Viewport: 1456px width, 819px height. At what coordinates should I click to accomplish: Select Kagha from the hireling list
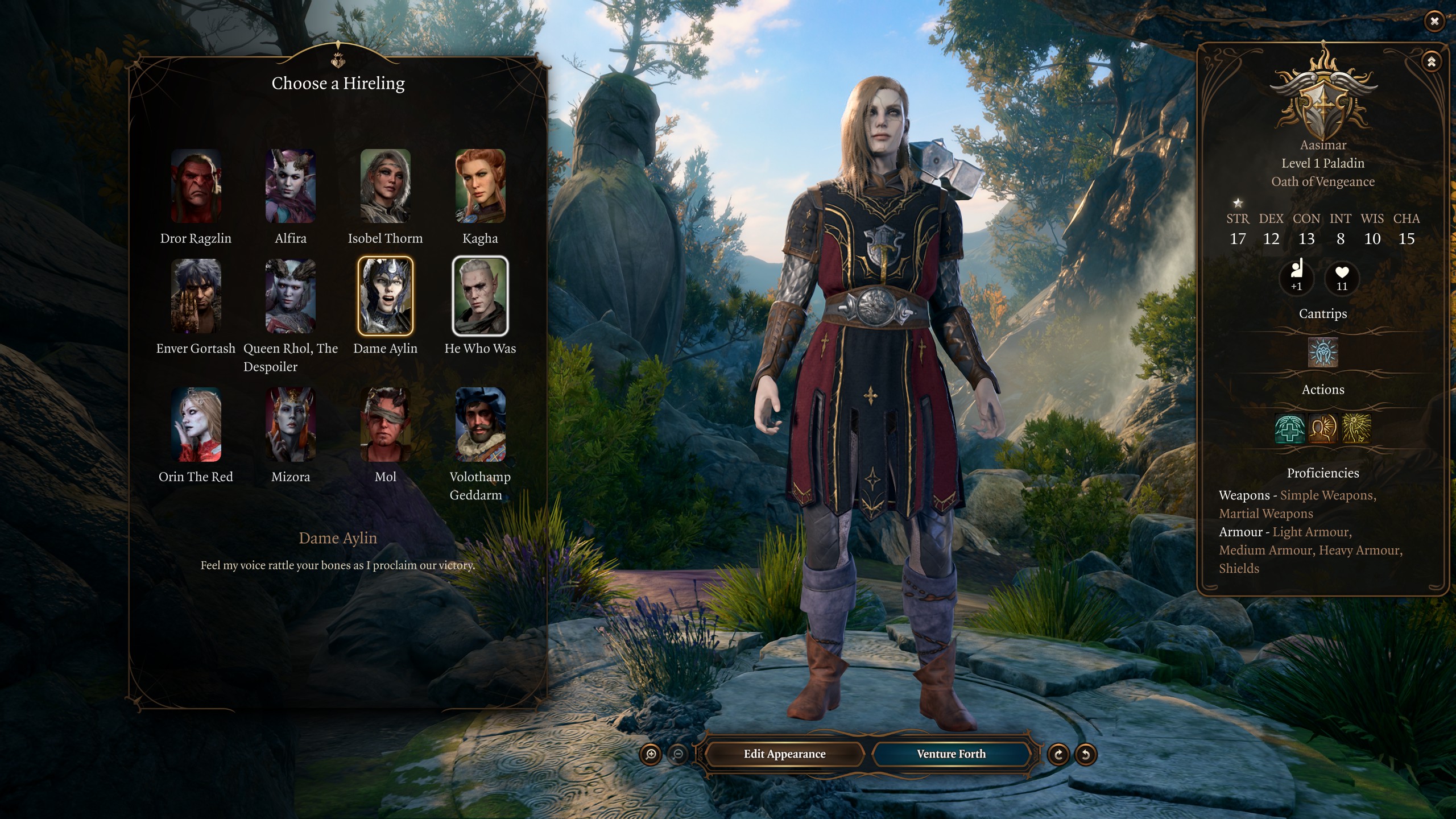pyautogui.click(x=480, y=186)
